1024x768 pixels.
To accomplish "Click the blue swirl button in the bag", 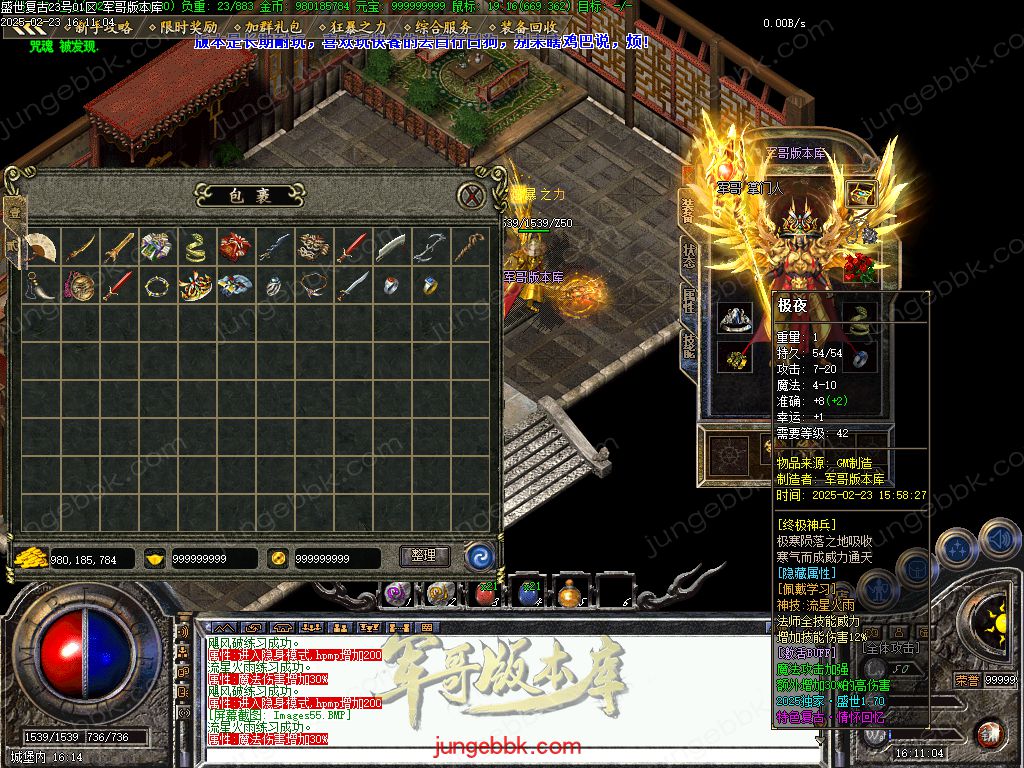I will [x=479, y=557].
